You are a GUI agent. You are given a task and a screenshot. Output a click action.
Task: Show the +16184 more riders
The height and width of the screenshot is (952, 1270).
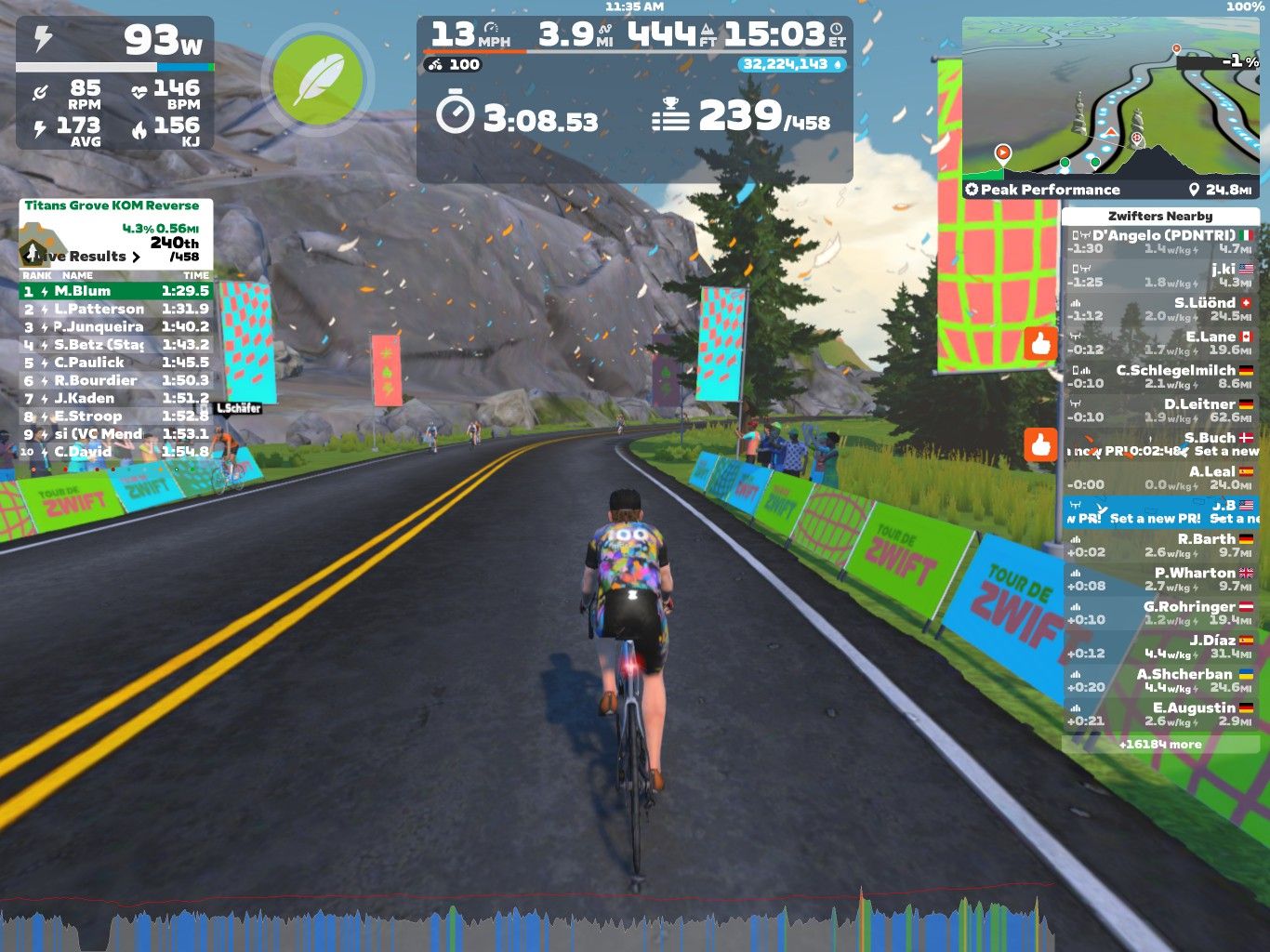pyautogui.click(x=1159, y=745)
